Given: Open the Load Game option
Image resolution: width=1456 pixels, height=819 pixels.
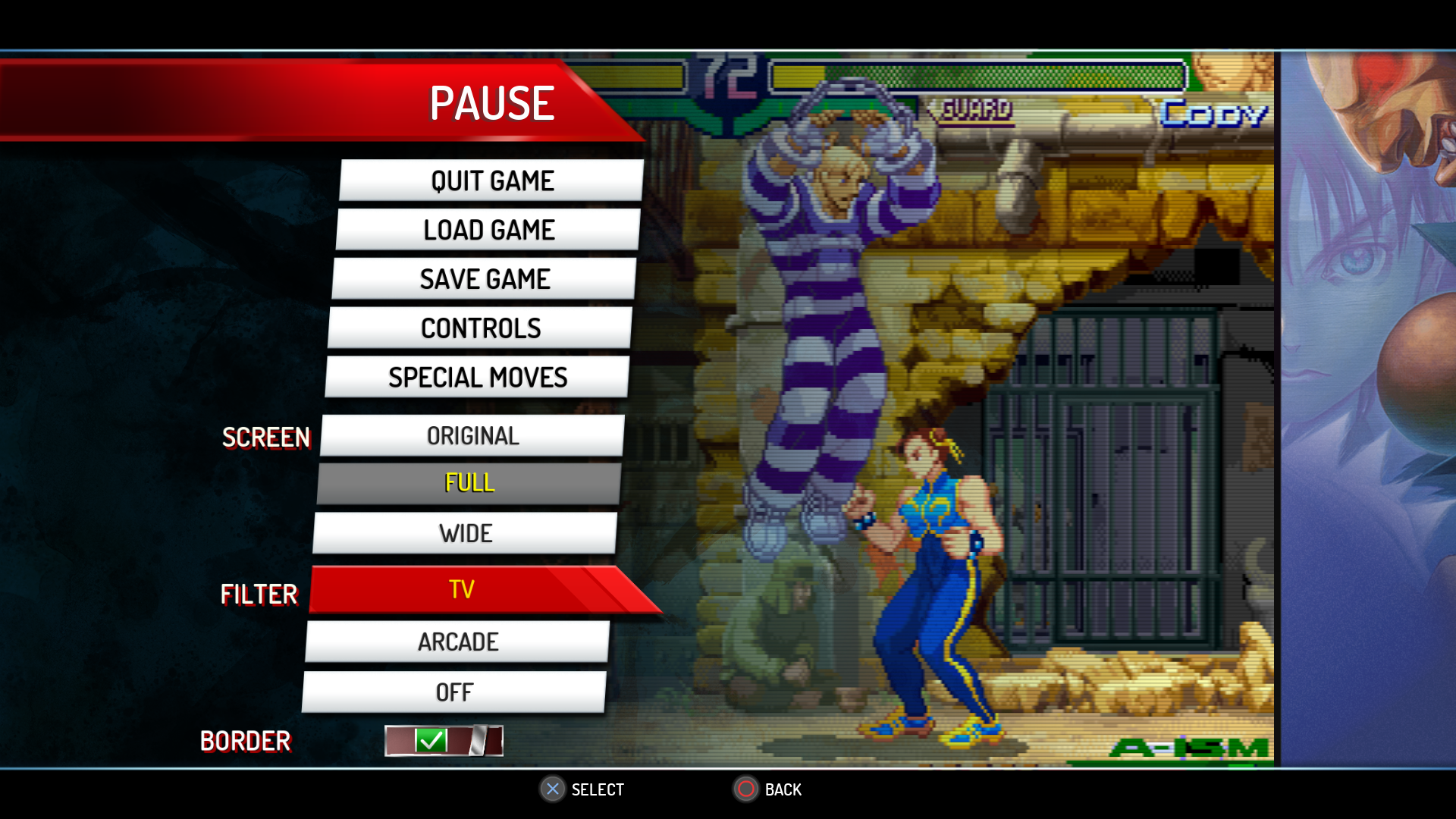Looking at the screenshot, I should coord(488,230).
